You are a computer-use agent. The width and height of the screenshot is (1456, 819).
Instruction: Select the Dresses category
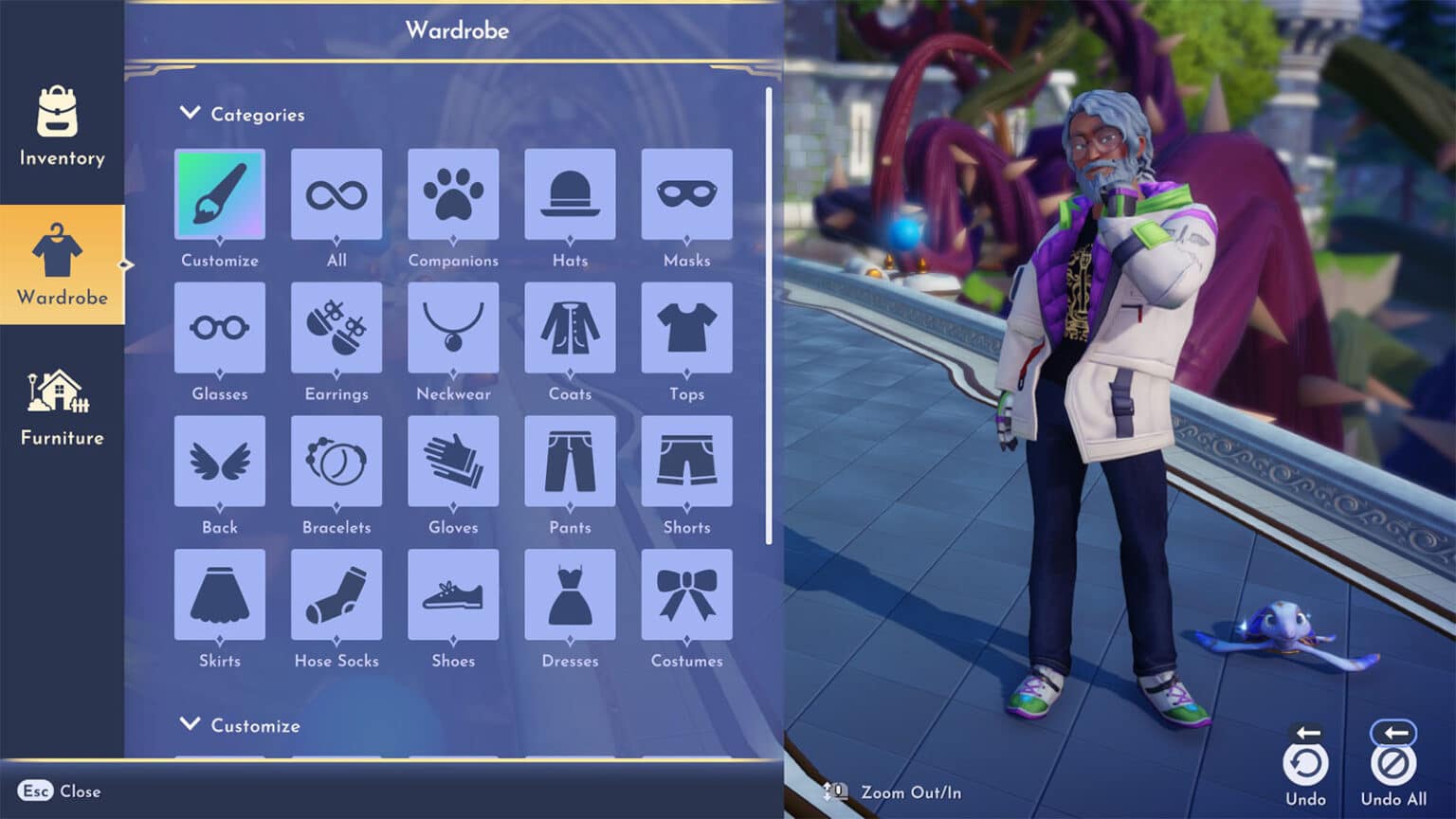pyautogui.click(x=570, y=597)
